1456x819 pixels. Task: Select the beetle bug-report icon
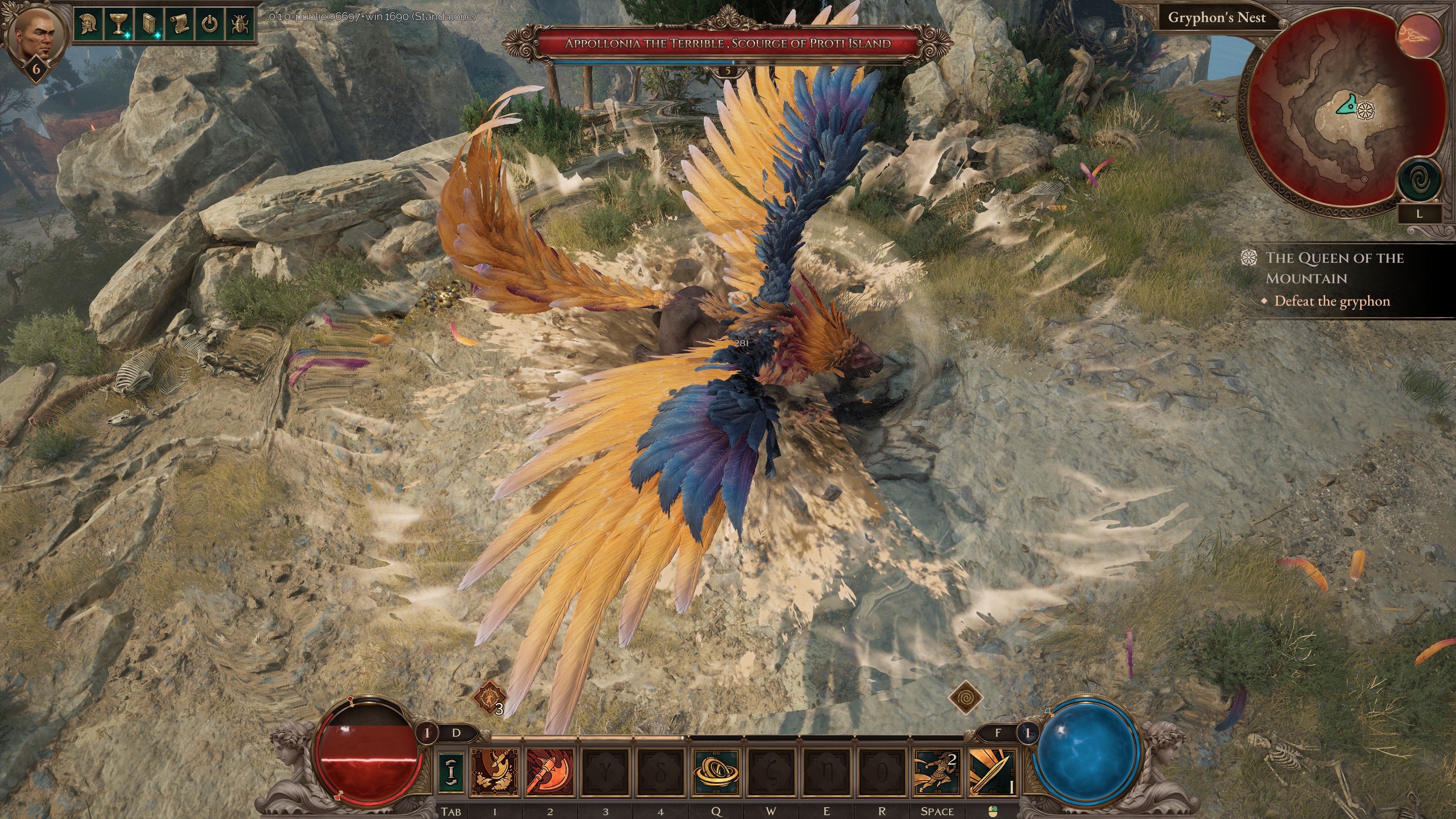241,24
